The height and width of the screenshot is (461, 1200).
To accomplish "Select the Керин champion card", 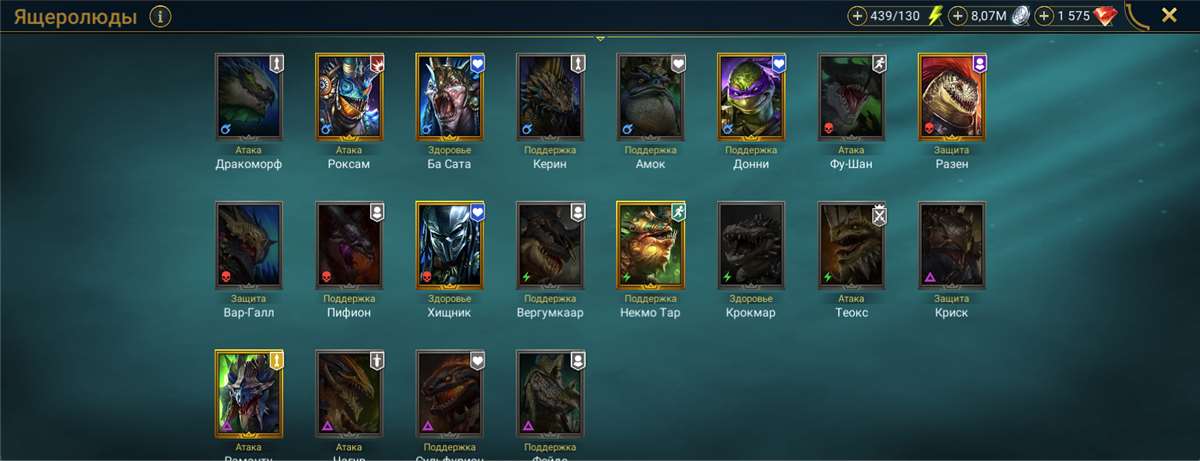I will click(x=550, y=97).
